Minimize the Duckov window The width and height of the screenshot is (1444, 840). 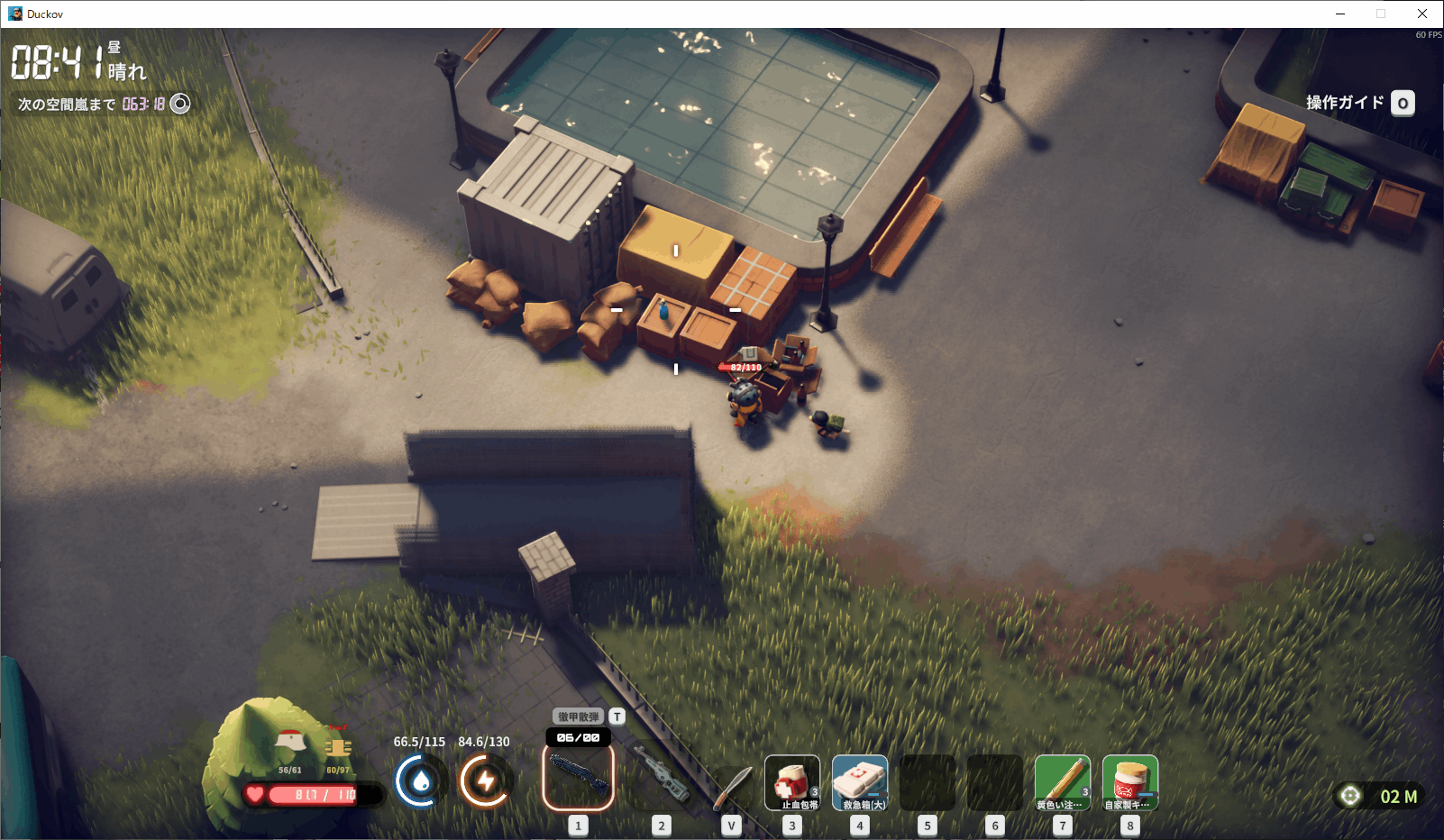coord(1340,14)
